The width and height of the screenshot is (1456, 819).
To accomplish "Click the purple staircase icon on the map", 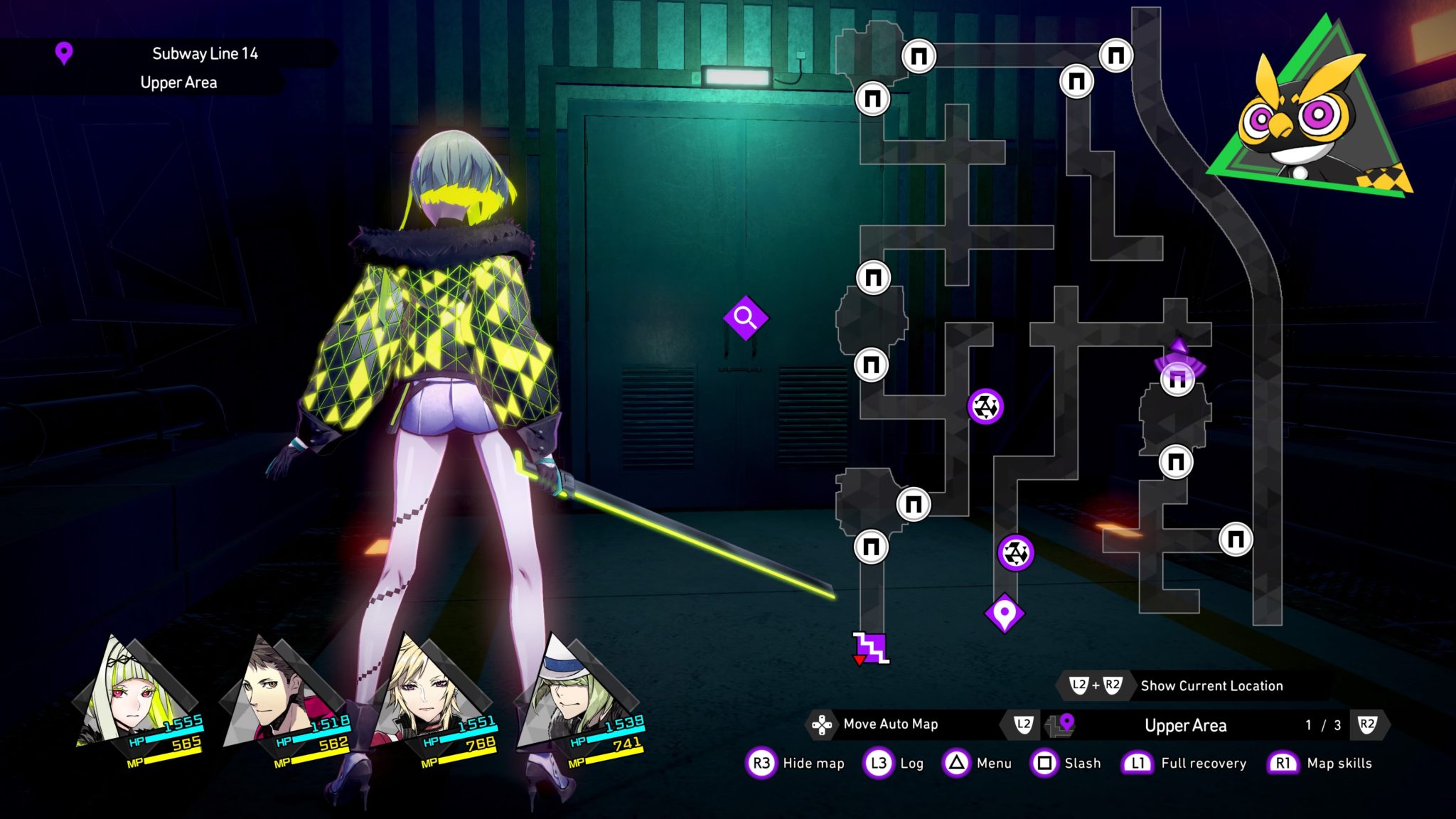I will coord(872,648).
